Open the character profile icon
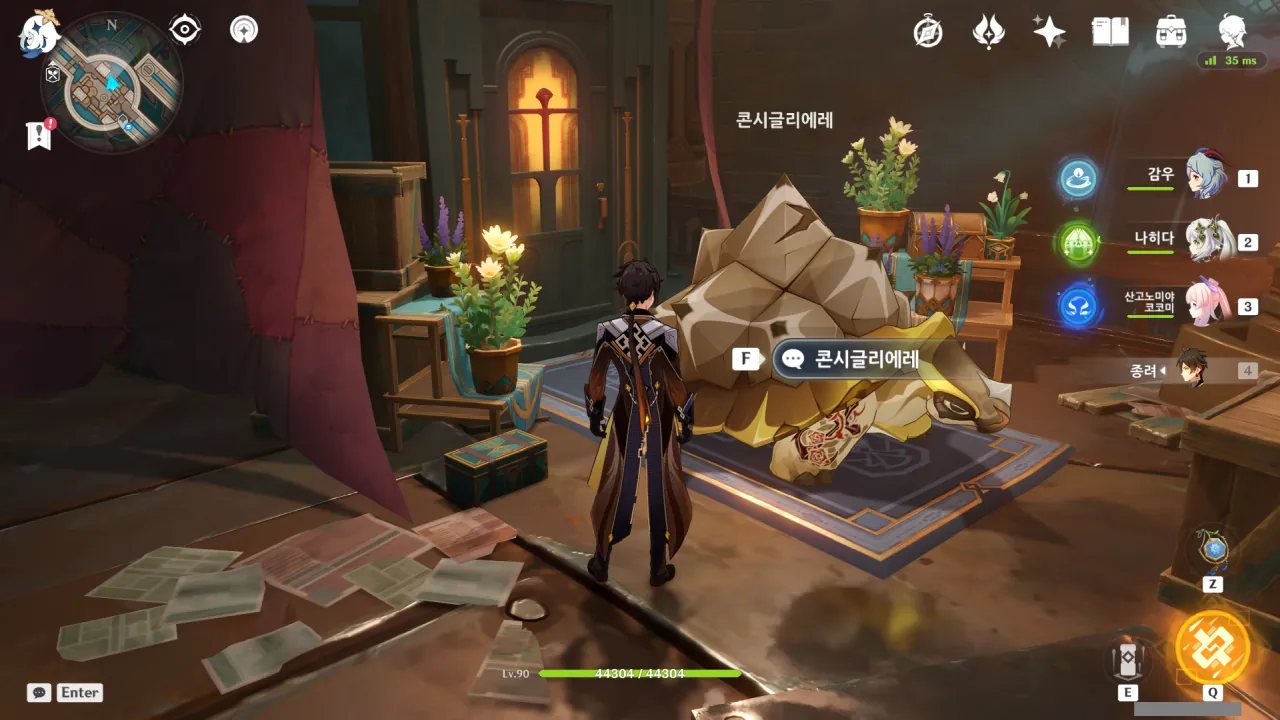This screenshot has width=1280, height=720. click(1232, 32)
